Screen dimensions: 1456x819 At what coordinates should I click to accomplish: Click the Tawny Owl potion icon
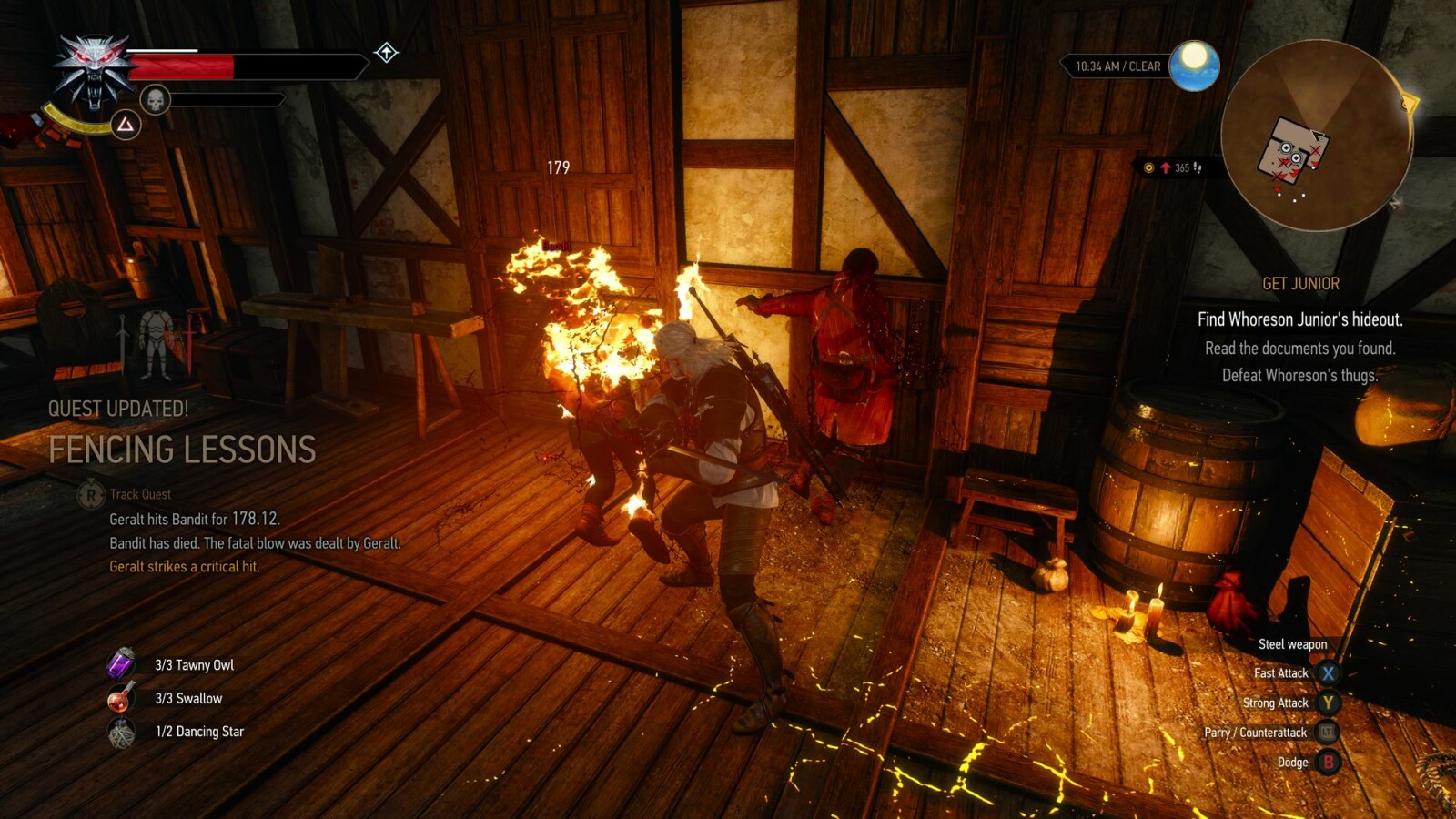[119, 665]
